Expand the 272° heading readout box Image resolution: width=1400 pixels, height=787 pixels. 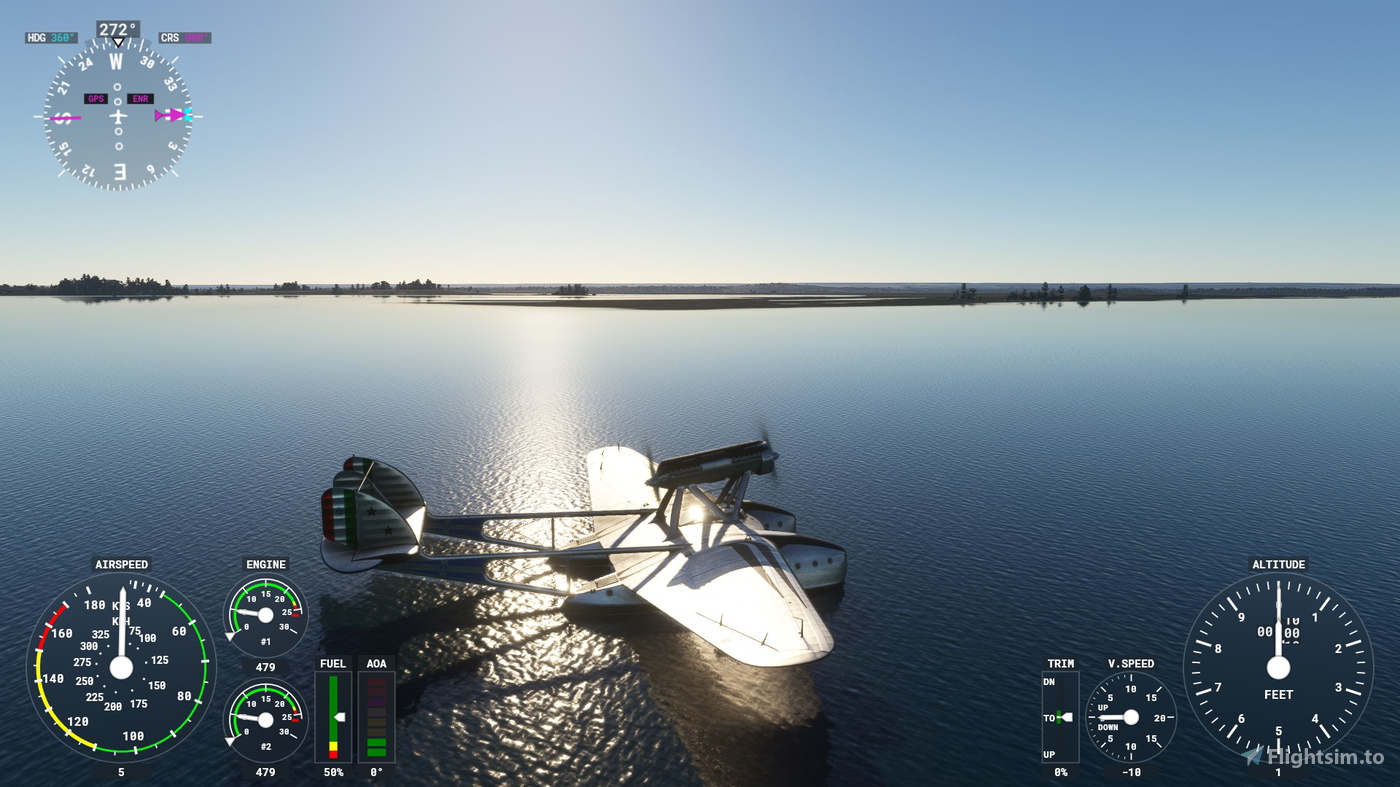[117, 28]
